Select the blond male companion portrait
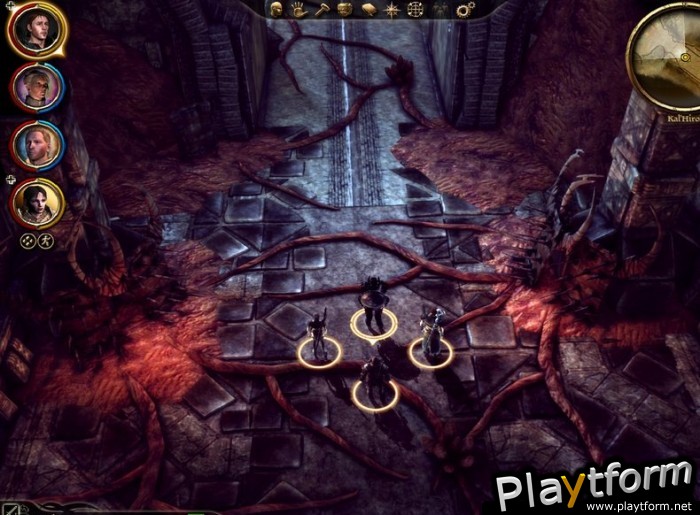 (38, 145)
